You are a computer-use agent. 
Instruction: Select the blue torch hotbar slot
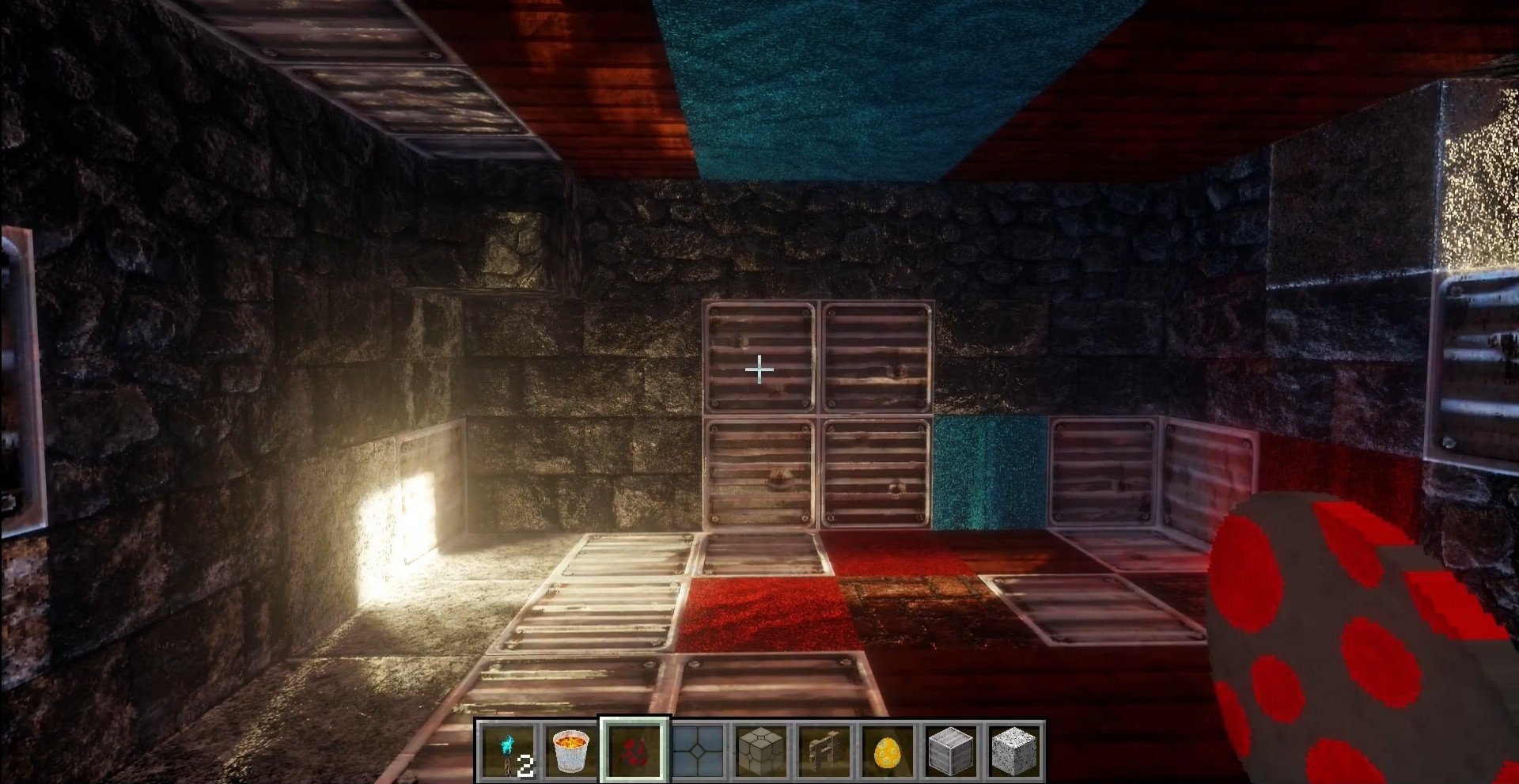tap(509, 751)
